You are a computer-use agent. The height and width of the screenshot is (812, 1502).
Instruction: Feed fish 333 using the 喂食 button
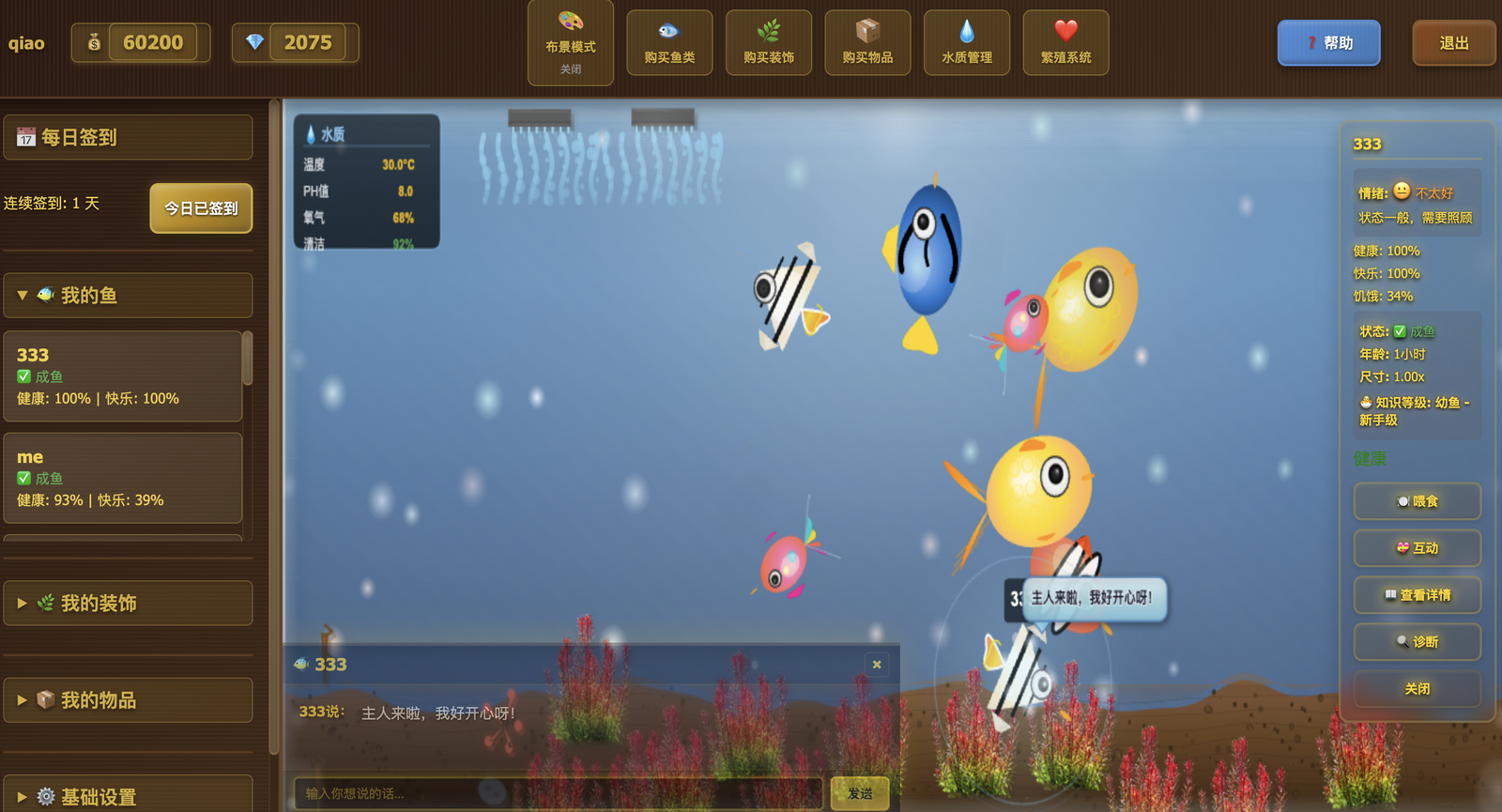pyautogui.click(x=1417, y=501)
